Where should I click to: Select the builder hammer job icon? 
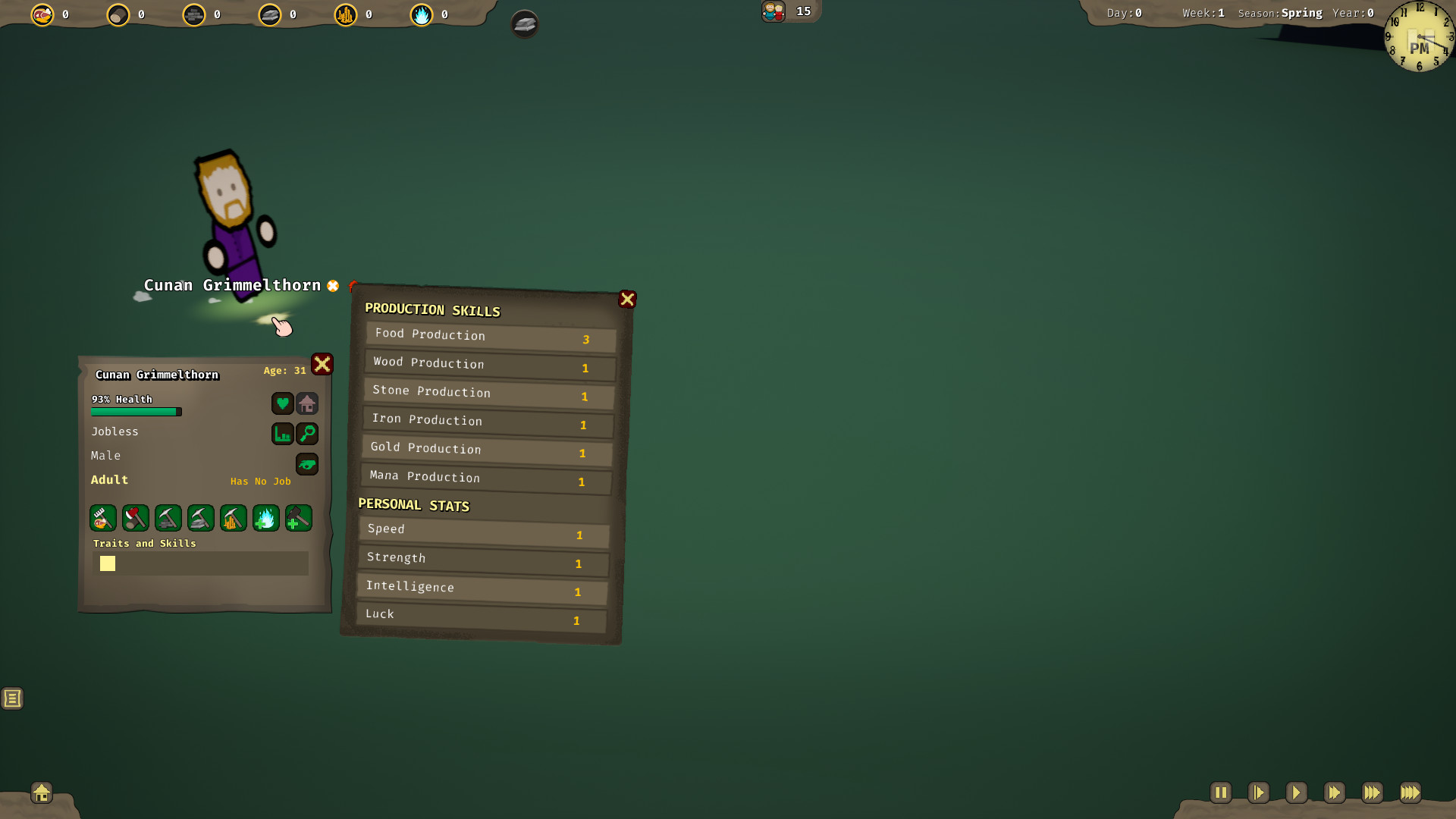pos(298,518)
